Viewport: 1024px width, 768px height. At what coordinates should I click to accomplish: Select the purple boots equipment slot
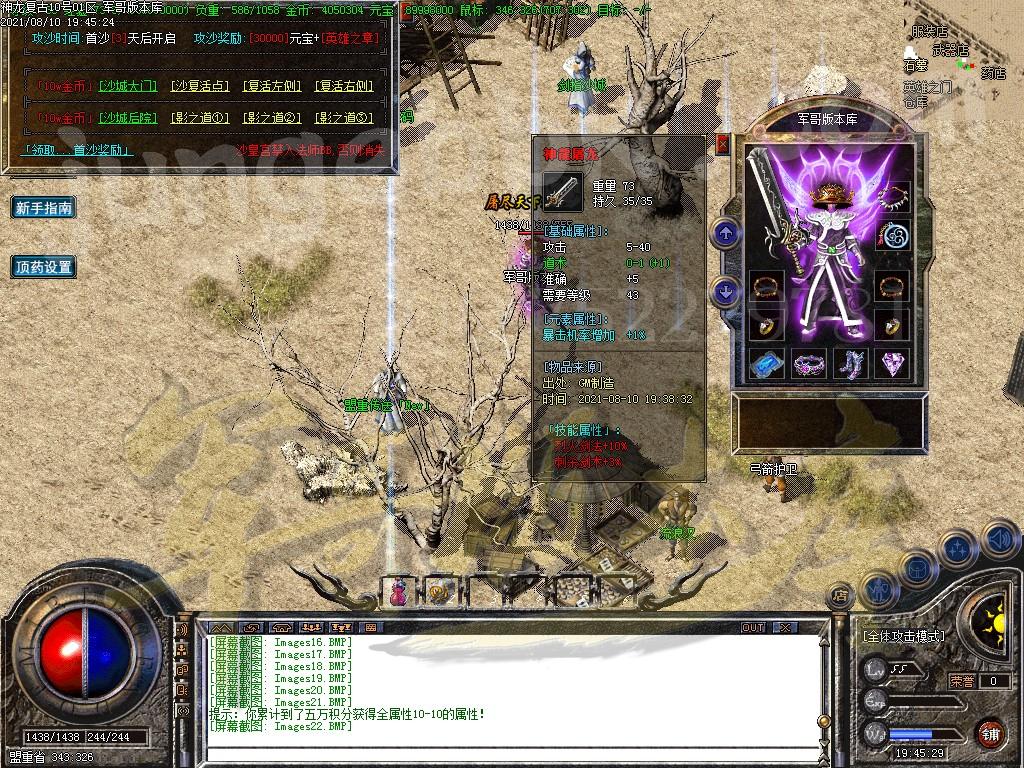[x=850, y=363]
